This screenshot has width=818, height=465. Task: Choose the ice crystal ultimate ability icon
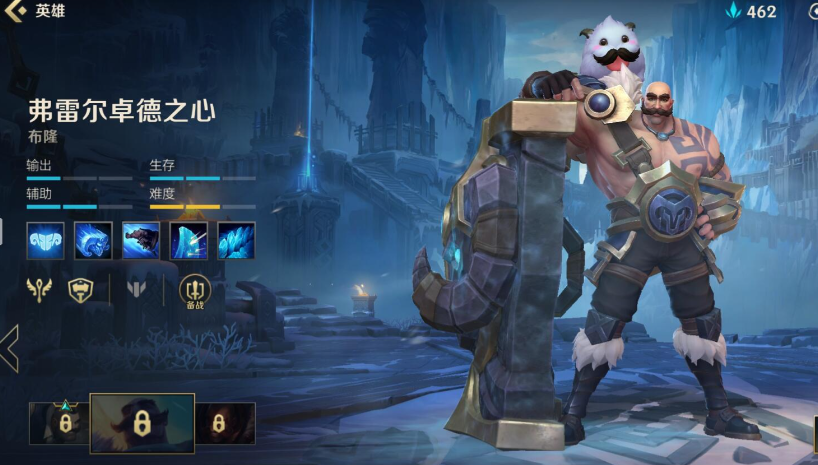(x=237, y=241)
